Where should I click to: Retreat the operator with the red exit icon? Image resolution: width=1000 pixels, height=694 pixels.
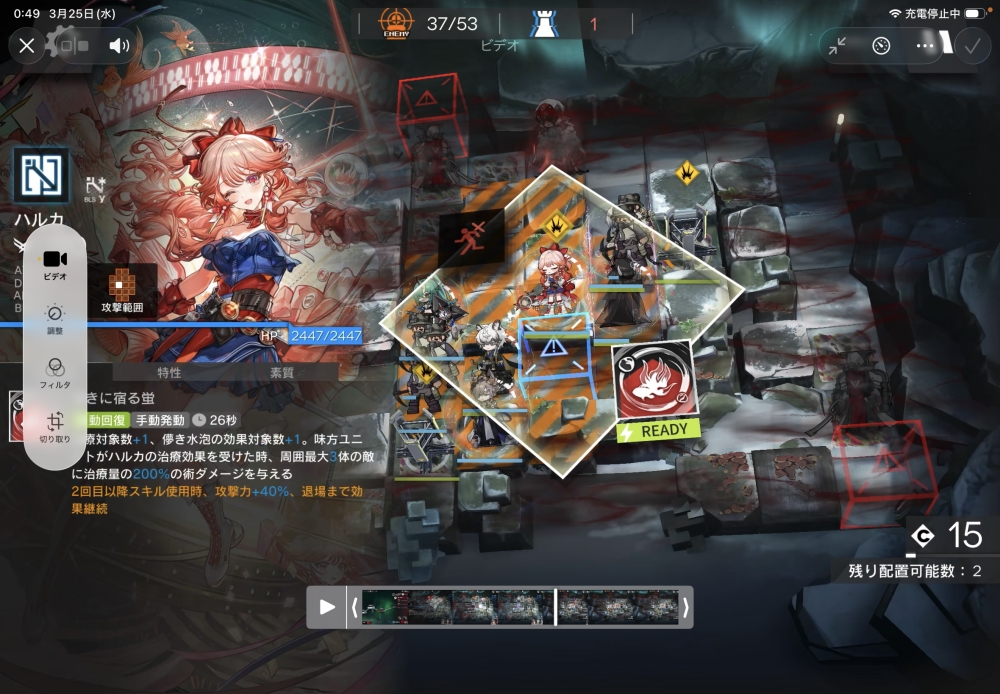468,239
